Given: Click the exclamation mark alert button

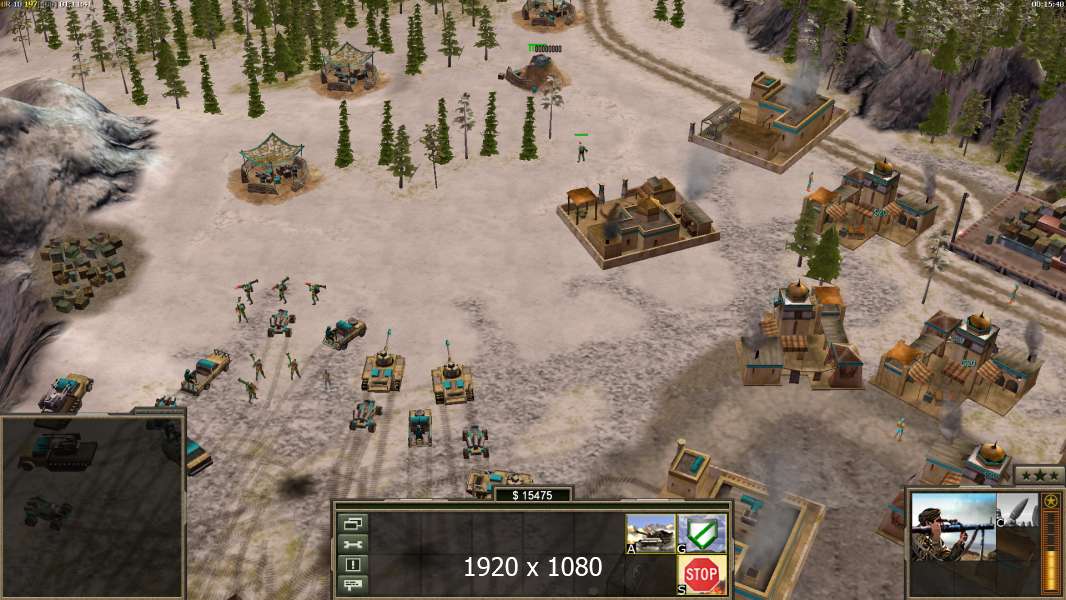Looking at the screenshot, I should coord(354,564).
